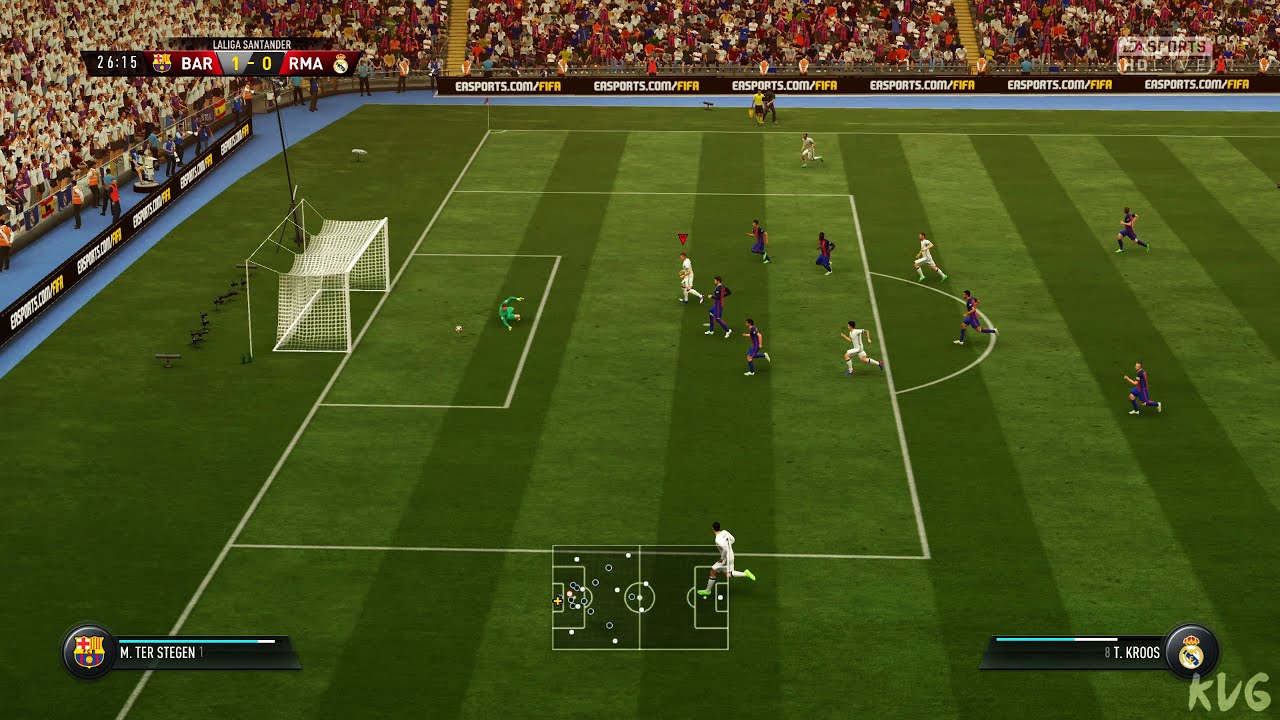The image size is (1280, 720).
Task: Click the RMA team abbreviation text
Action: click(307, 62)
